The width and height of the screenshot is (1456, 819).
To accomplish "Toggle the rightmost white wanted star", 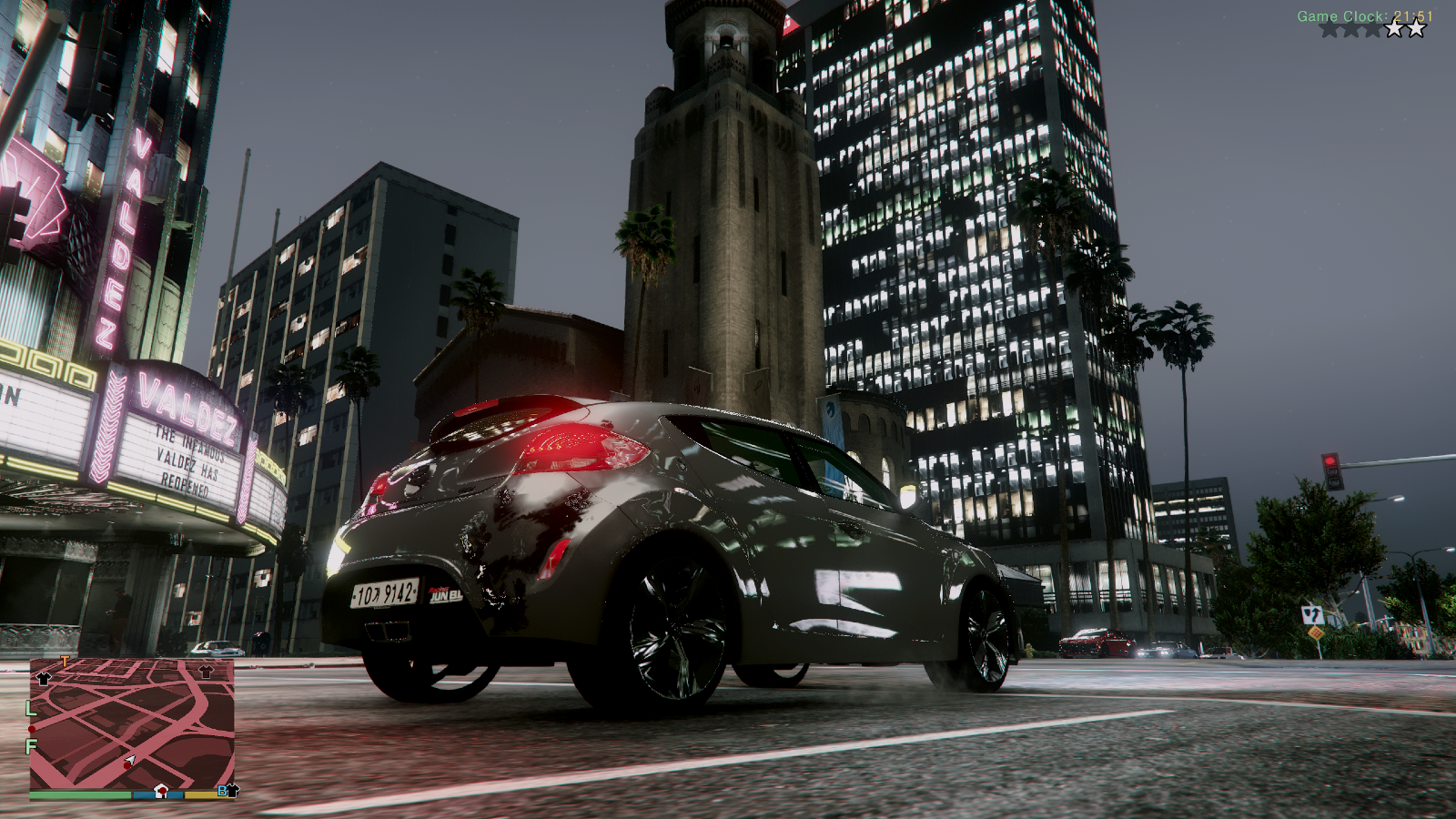I will click(1416, 29).
